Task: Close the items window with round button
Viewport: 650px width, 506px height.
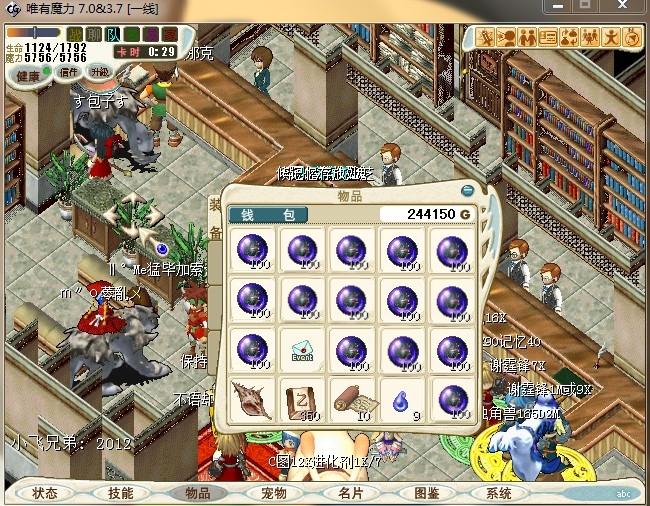Action: (x=467, y=190)
